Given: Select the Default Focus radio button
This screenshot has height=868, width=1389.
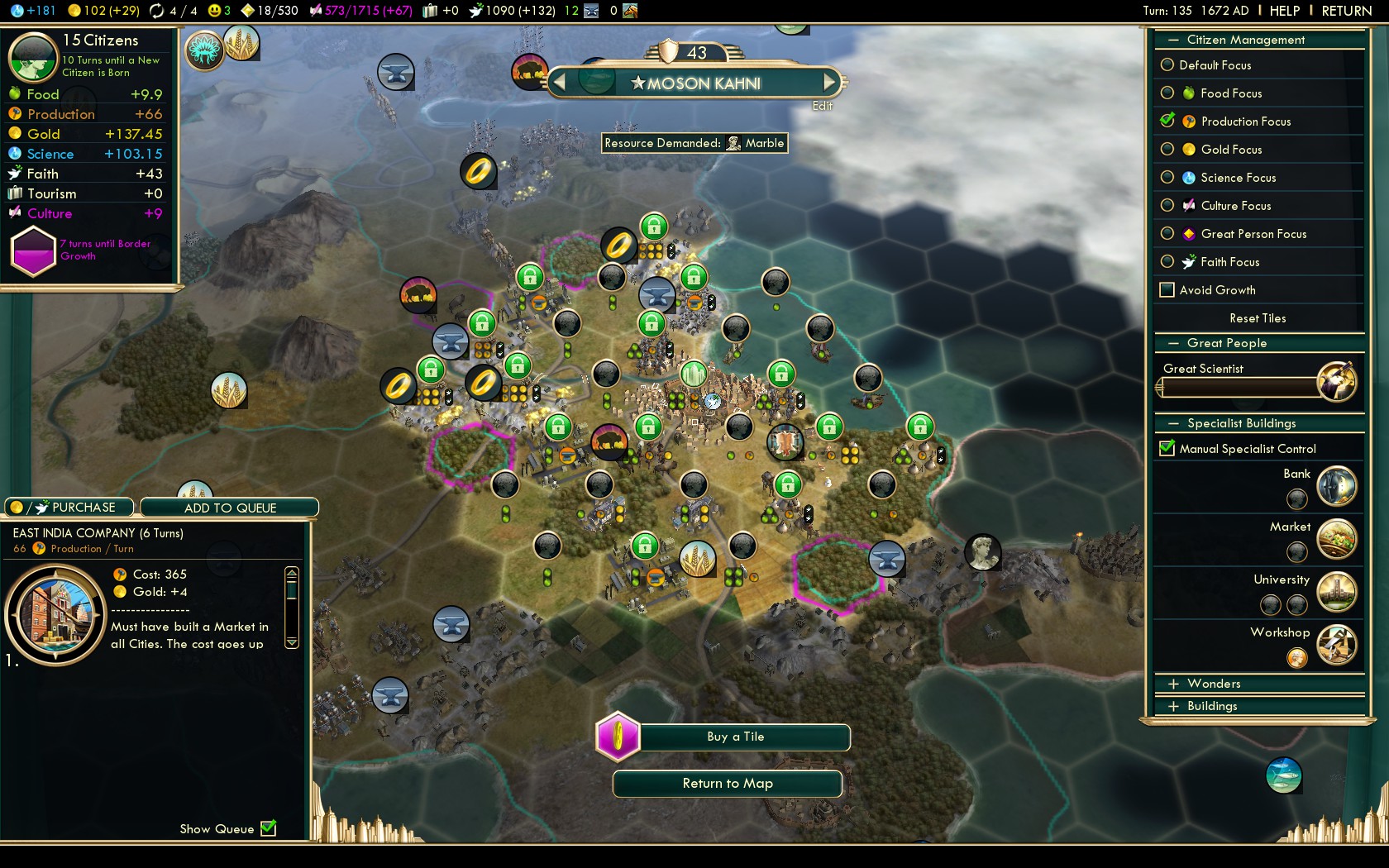Looking at the screenshot, I should click(1167, 65).
